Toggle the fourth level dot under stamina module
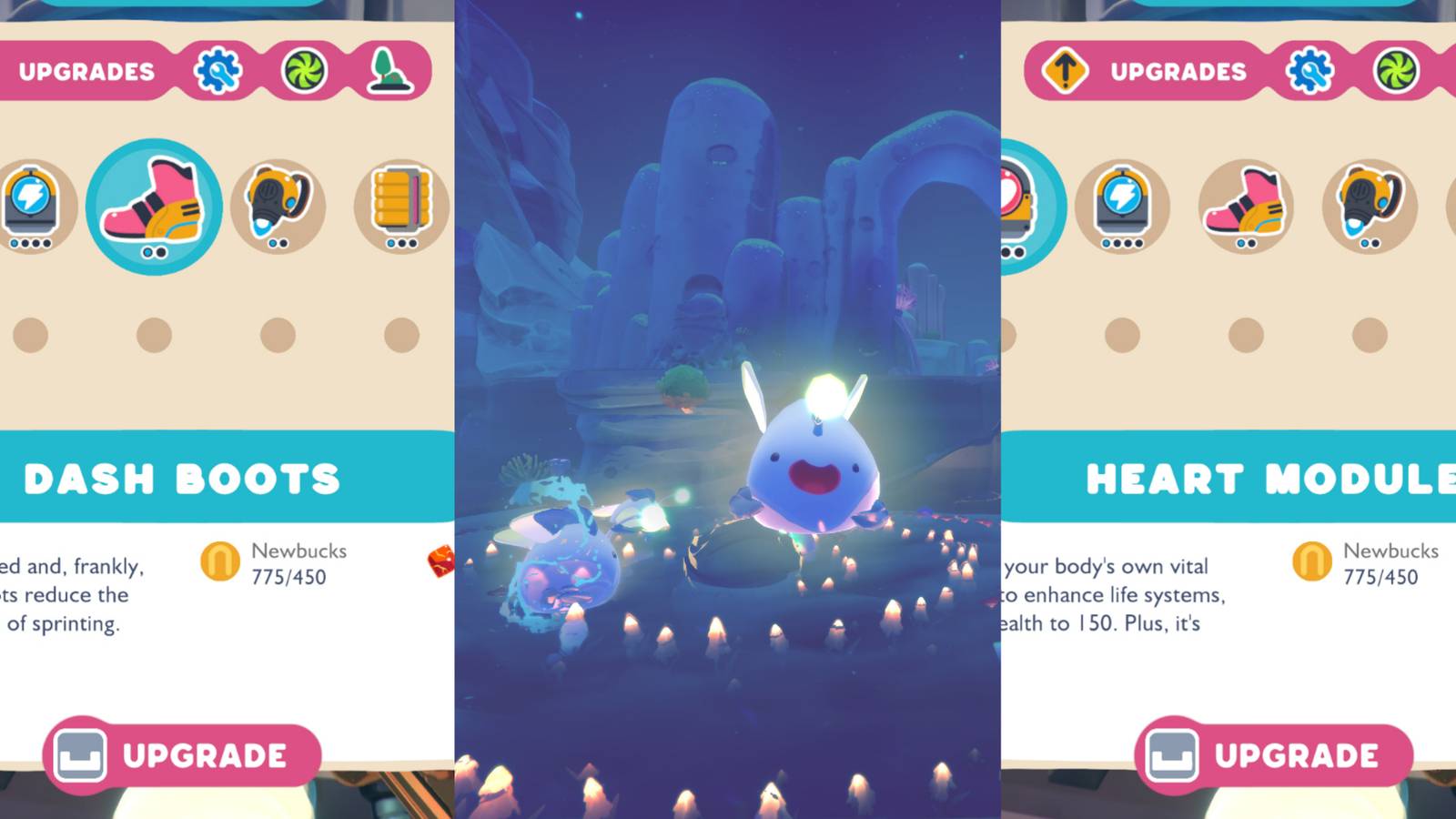 click(x=45, y=243)
